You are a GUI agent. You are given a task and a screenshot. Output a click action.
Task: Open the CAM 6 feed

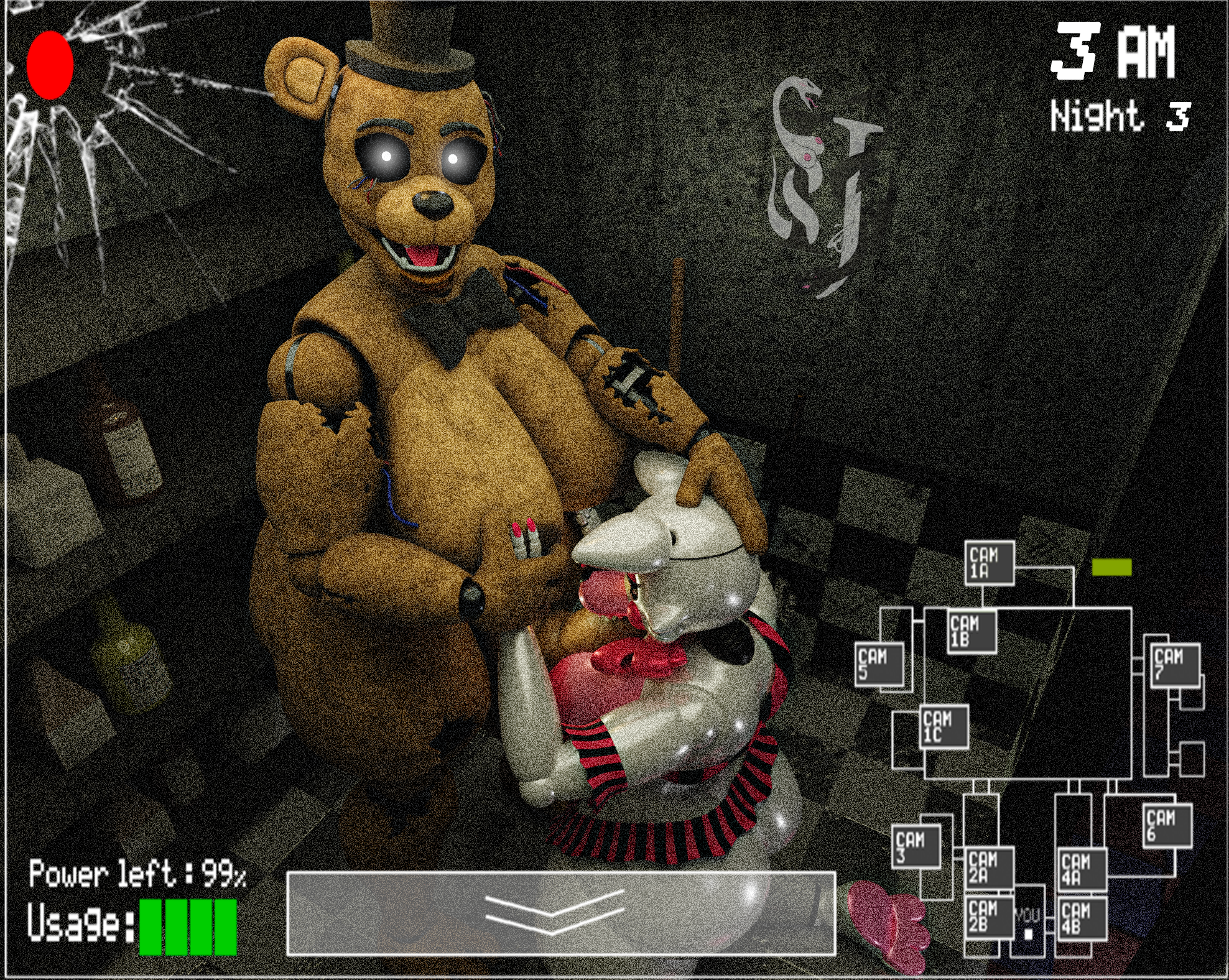pos(1167,825)
